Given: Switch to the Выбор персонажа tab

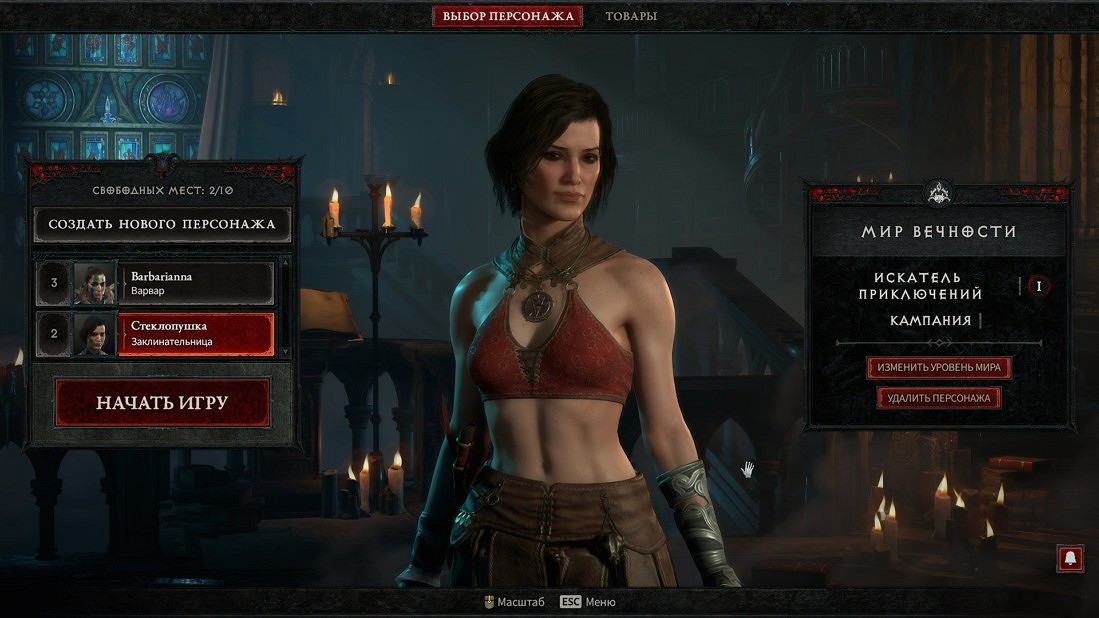Looking at the screenshot, I should 507,16.
